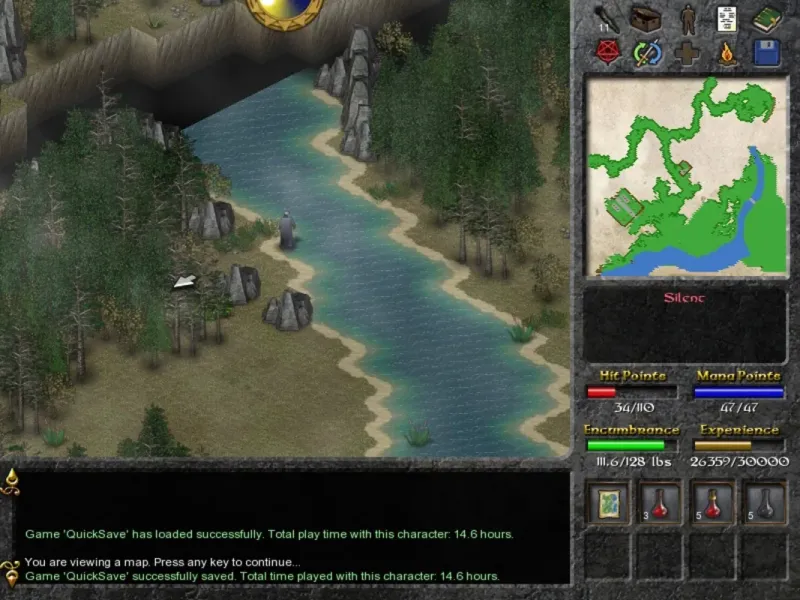The height and width of the screenshot is (600, 800).
Task: Select the mace weapon icon
Action: tap(606, 18)
